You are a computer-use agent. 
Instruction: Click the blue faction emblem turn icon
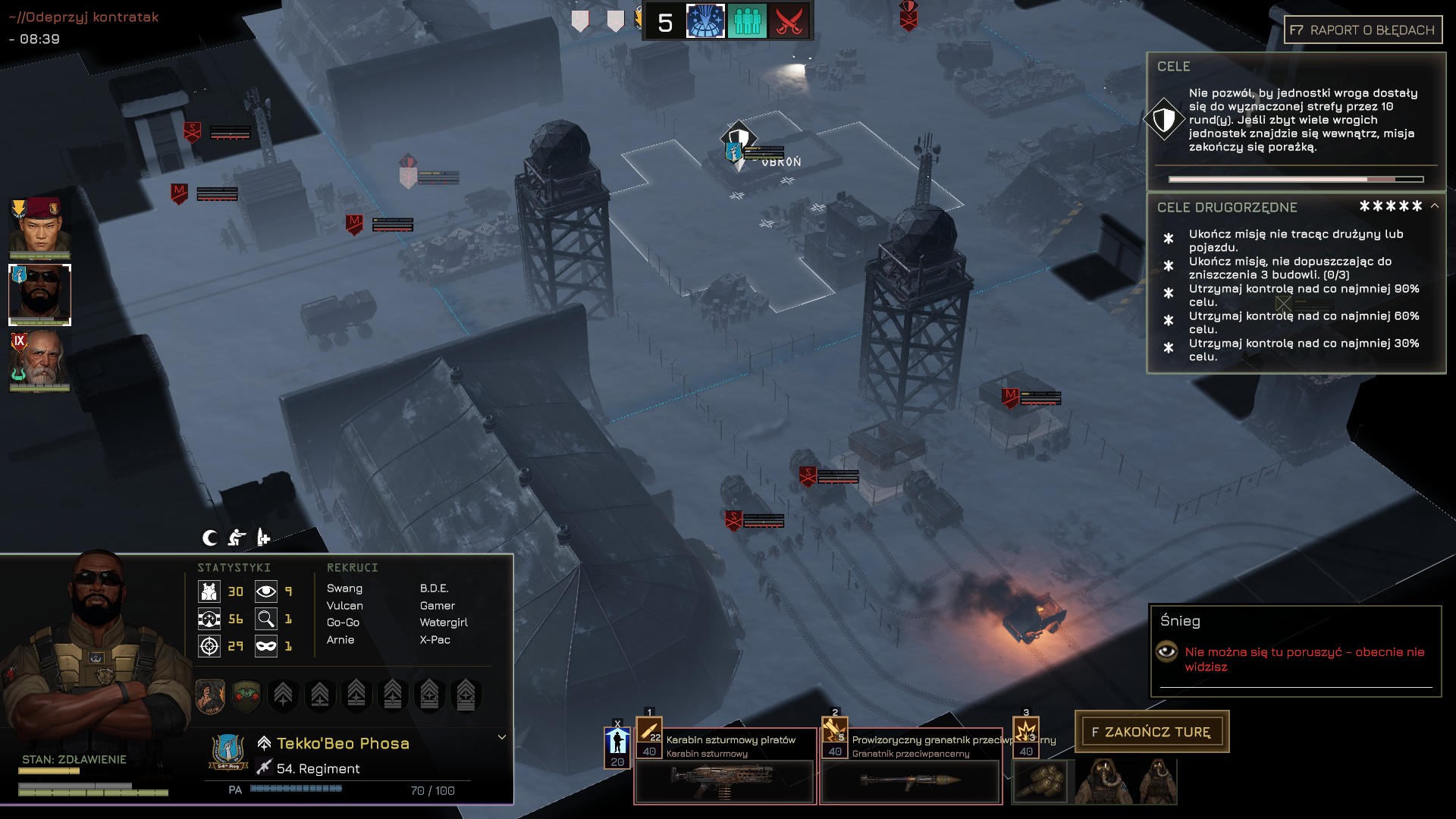705,21
